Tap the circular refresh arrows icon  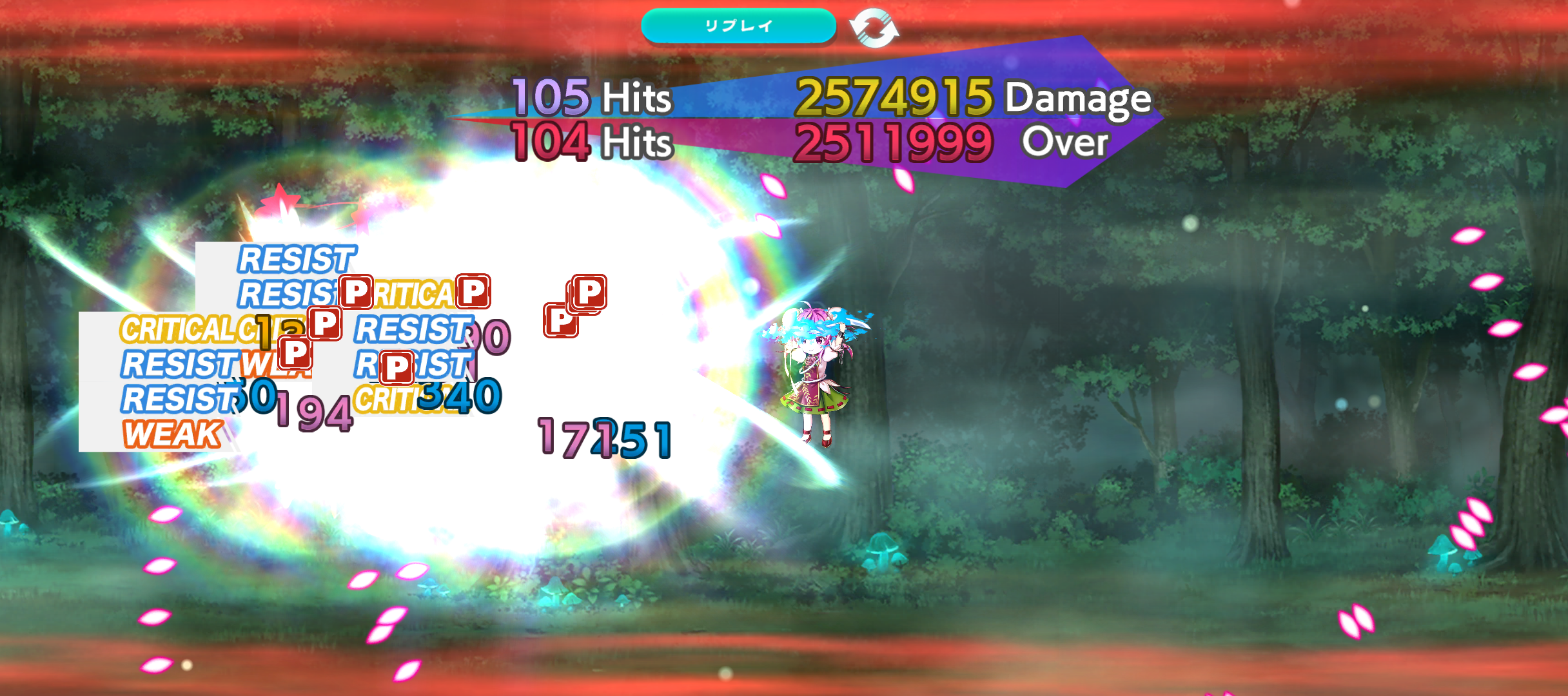pos(874,28)
